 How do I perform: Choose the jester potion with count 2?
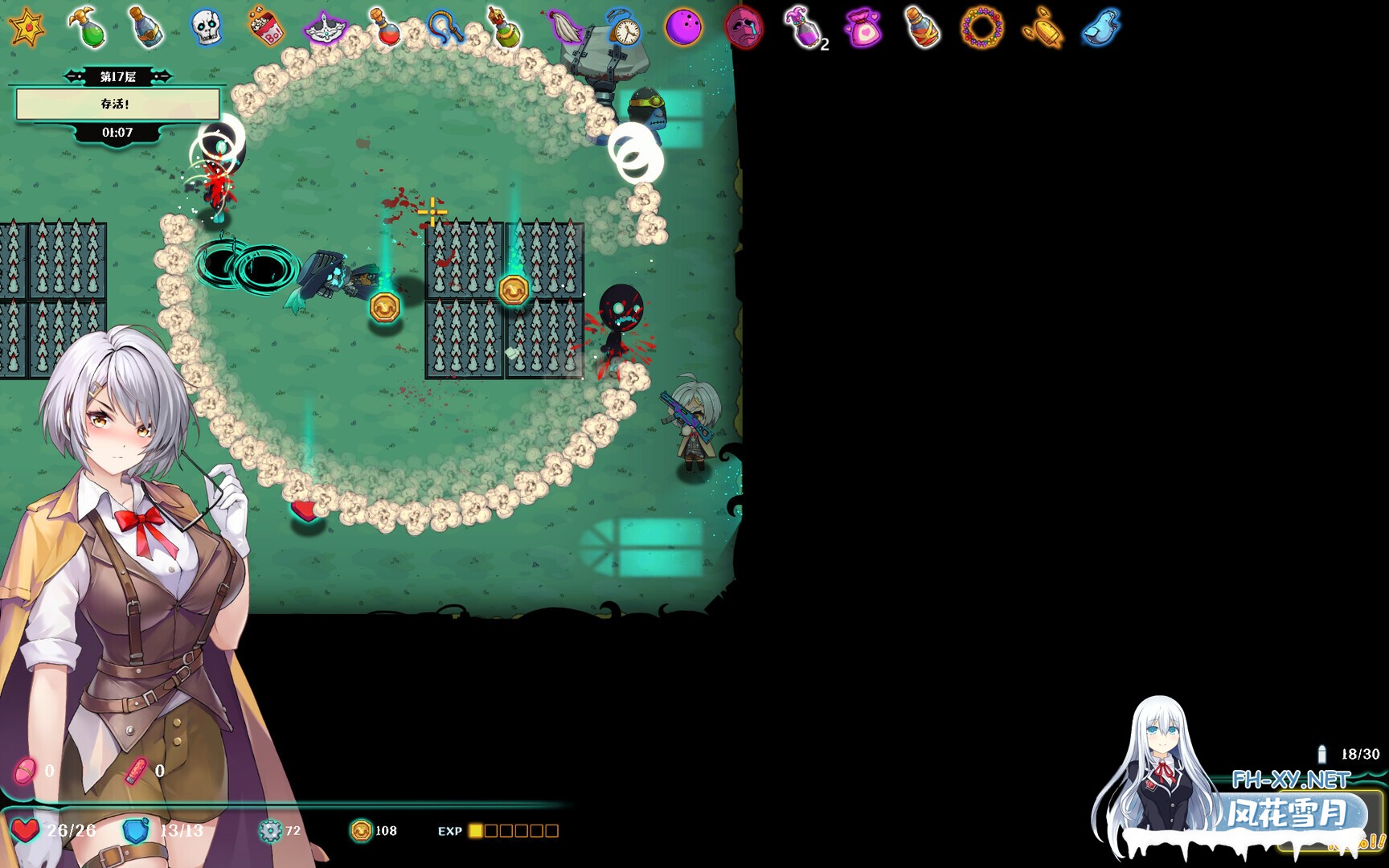click(805, 27)
